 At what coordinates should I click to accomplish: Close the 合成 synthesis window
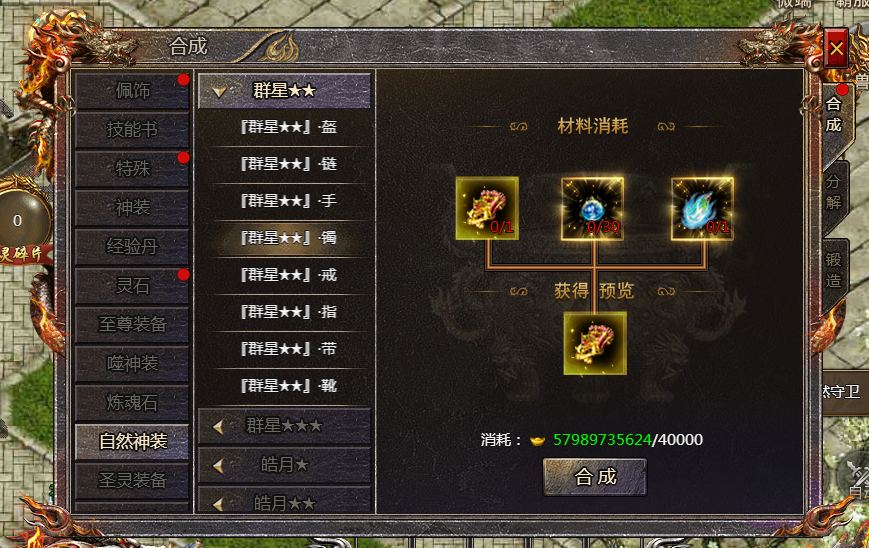(836, 48)
